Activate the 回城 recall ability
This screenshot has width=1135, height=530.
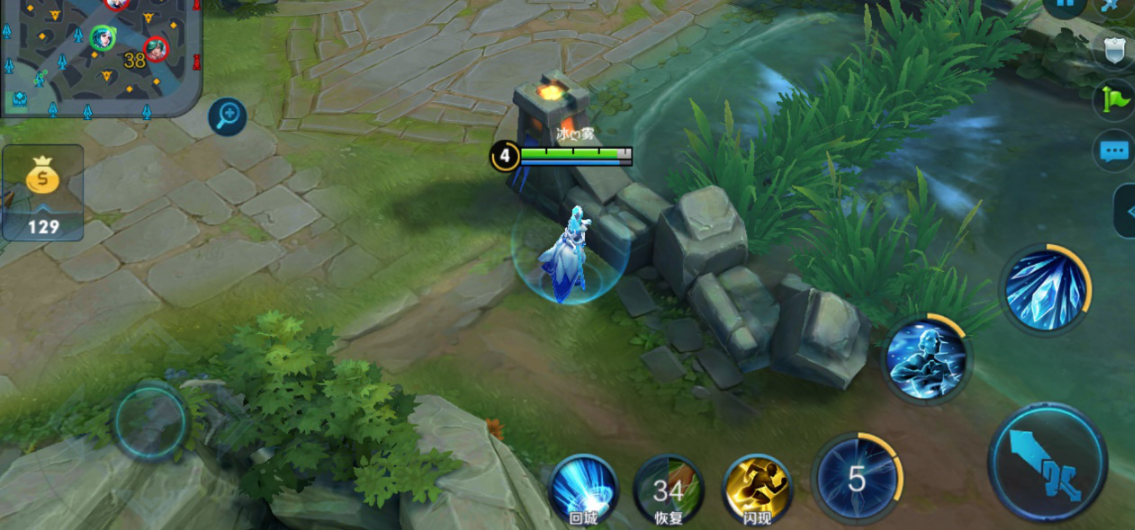pyautogui.click(x=585, y=488)
